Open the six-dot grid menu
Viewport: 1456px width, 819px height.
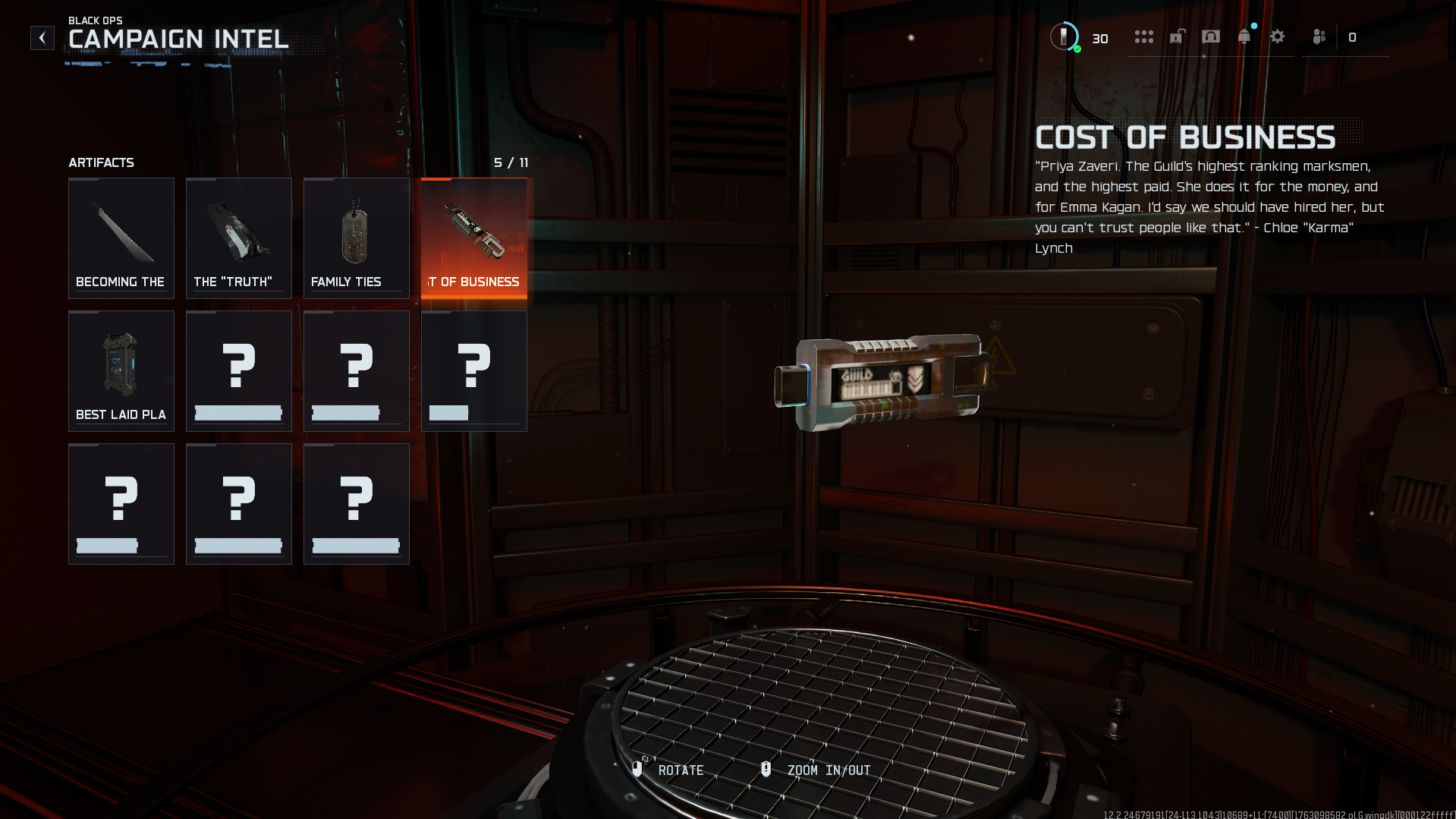pyautogui.click(x=1143, y=37)
